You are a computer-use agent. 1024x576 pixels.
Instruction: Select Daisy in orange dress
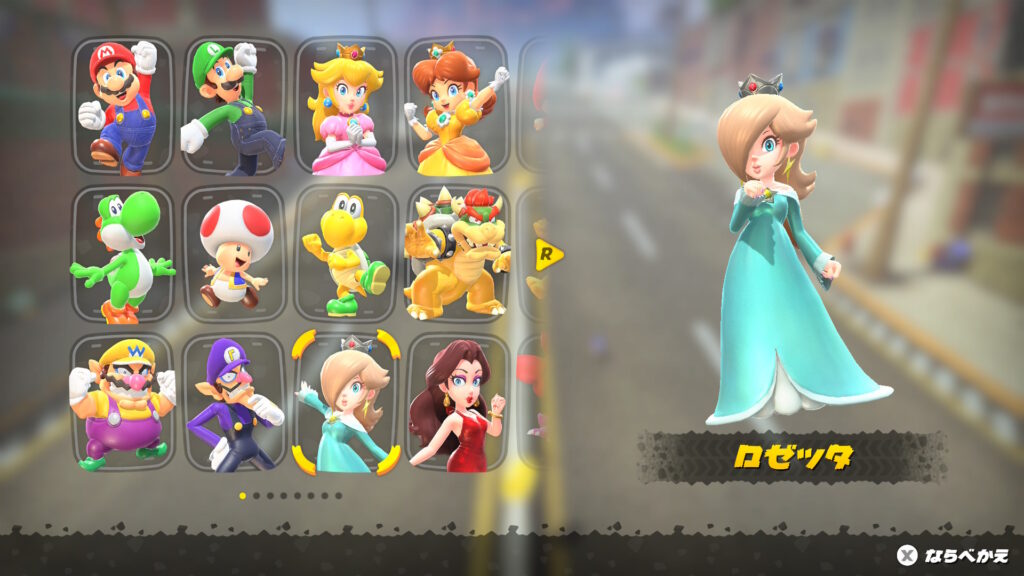[457, 105]
